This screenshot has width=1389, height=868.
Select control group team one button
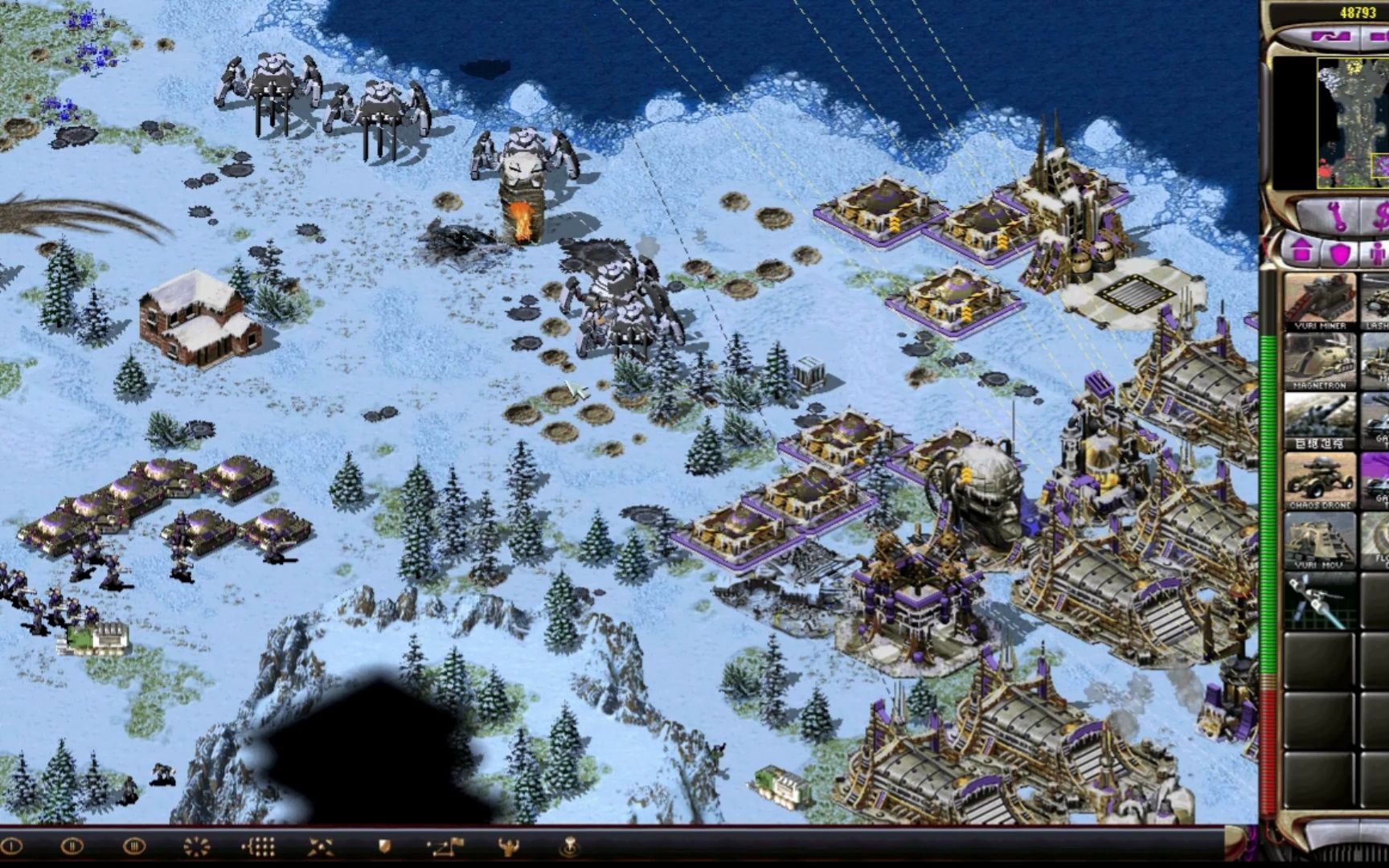pyautogui.click(x=11, y=845)
